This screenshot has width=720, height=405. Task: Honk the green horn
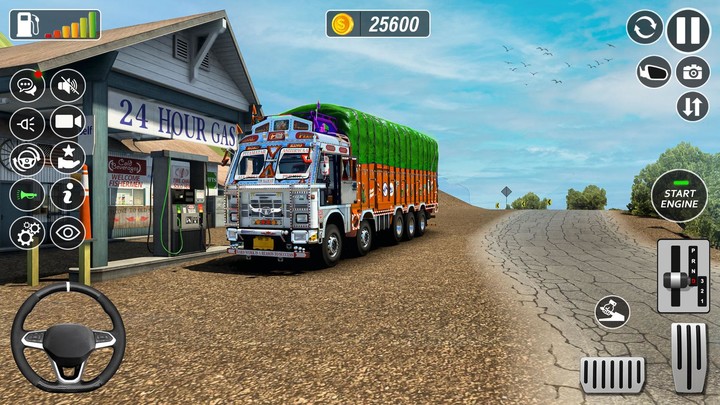click(27, 194)
